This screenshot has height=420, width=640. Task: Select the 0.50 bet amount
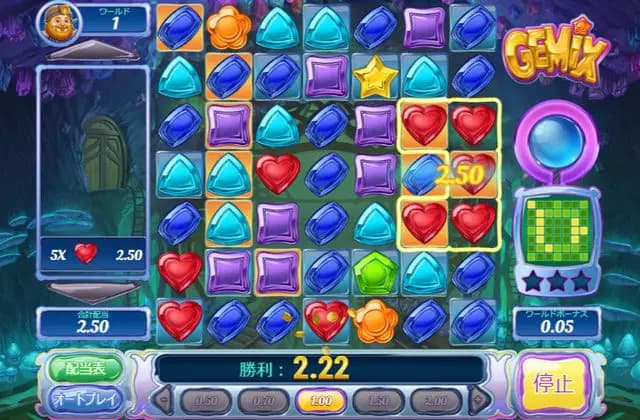[204, 401]
